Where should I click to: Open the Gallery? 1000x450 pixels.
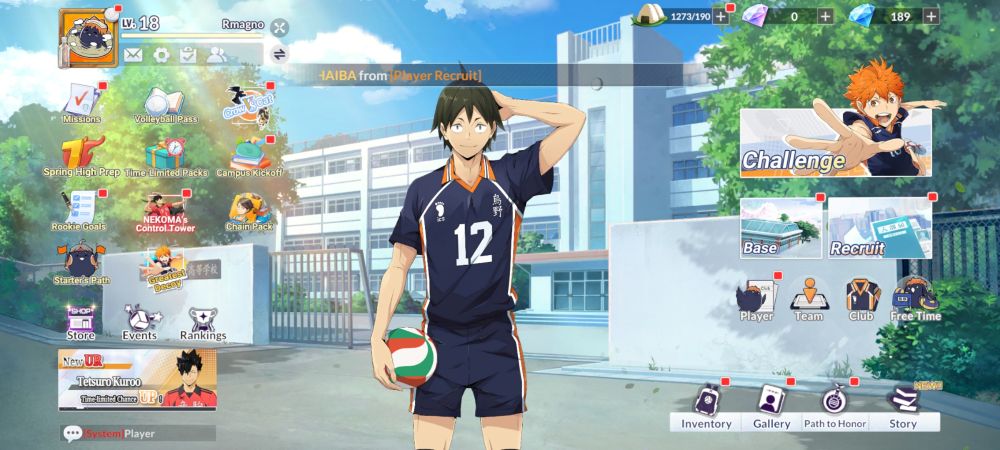771,406
